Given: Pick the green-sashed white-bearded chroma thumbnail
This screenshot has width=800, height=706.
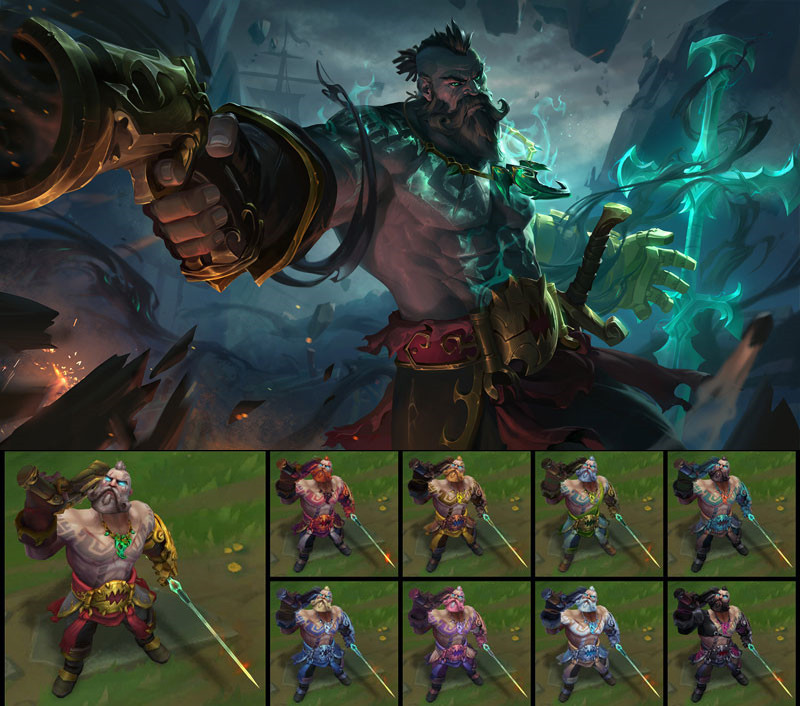Looking at the screenshot, I should pos(598,510).
